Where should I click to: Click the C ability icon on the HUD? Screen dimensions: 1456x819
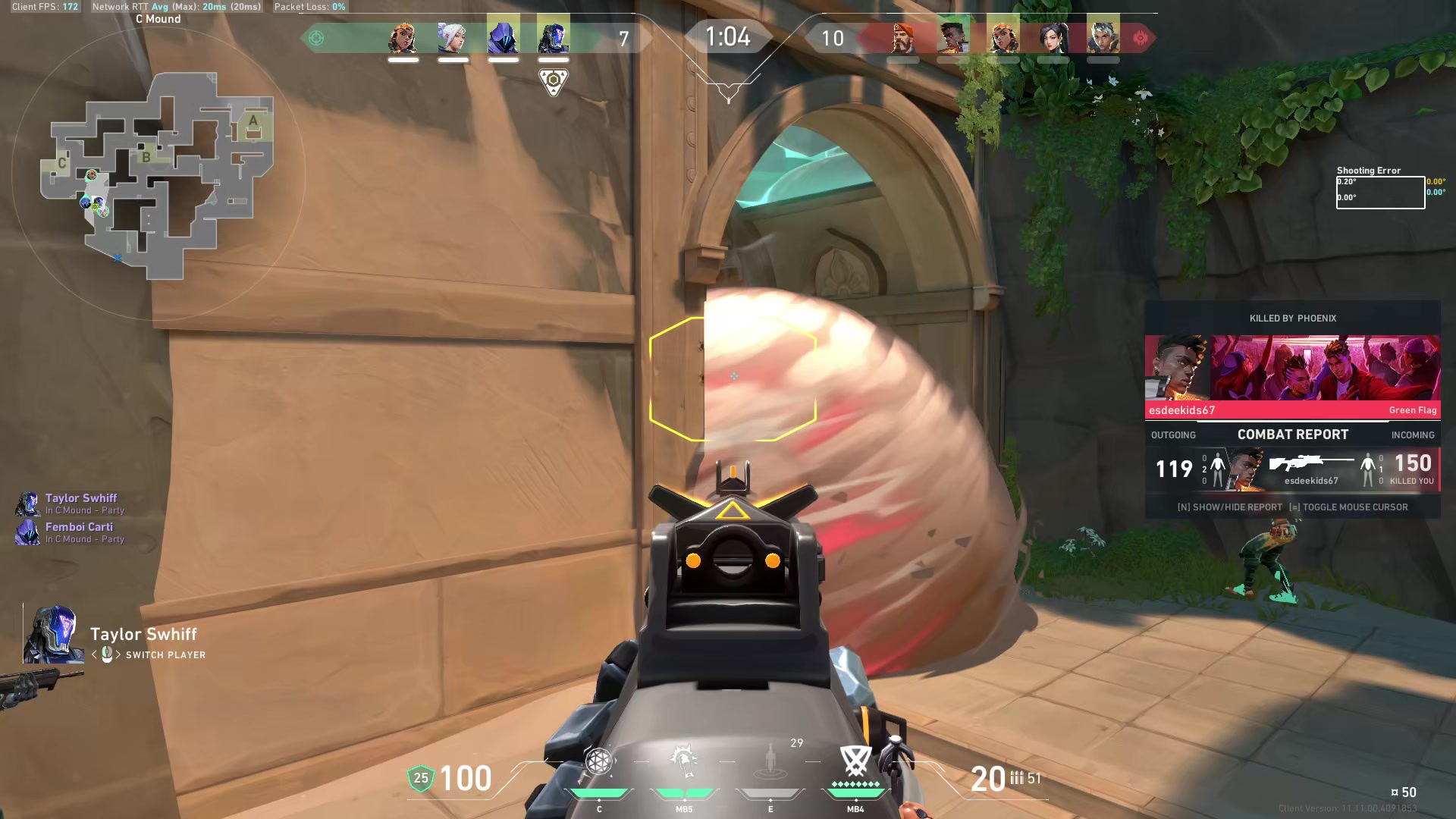[x=600, y=761]
